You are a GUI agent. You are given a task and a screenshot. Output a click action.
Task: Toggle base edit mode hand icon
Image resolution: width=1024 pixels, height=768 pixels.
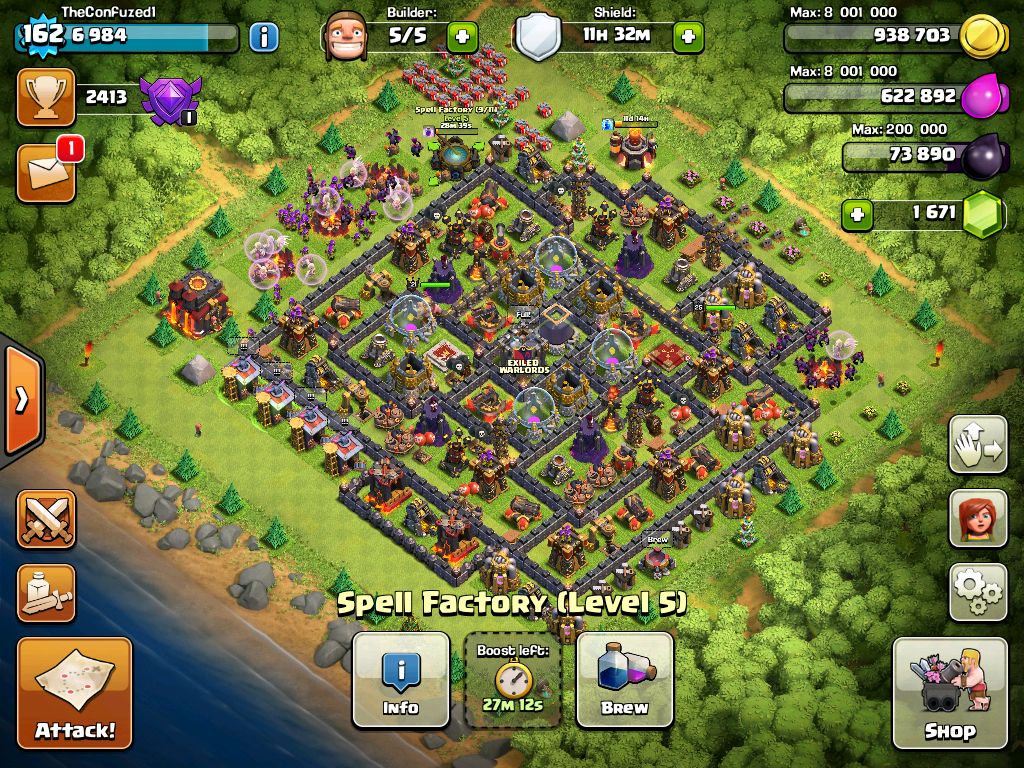pos(977,445)
